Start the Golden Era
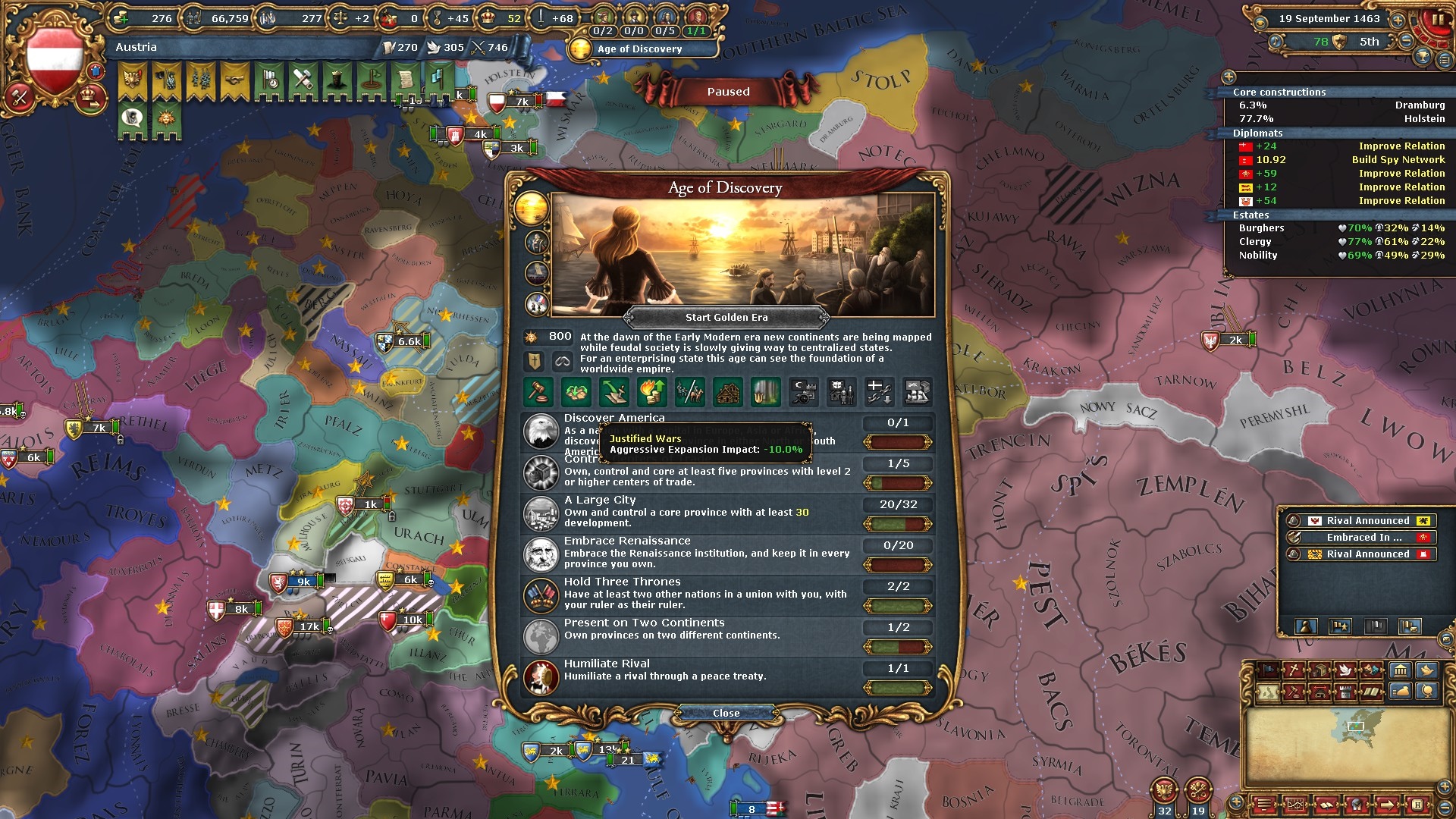Viewport: 1456px width, 819px height. (x=726, y=318)
